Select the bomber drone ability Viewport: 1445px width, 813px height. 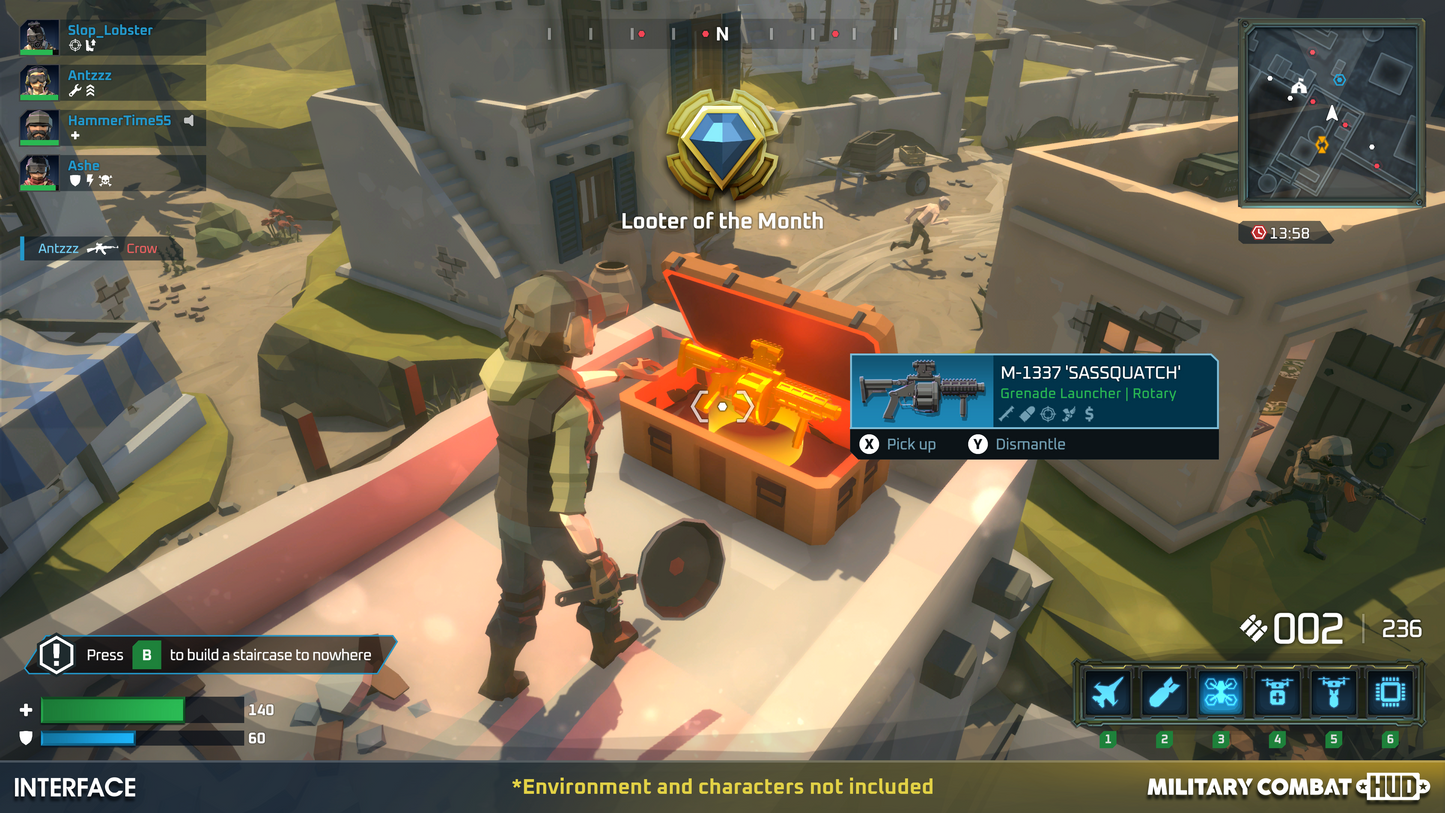coord(1334,692)
